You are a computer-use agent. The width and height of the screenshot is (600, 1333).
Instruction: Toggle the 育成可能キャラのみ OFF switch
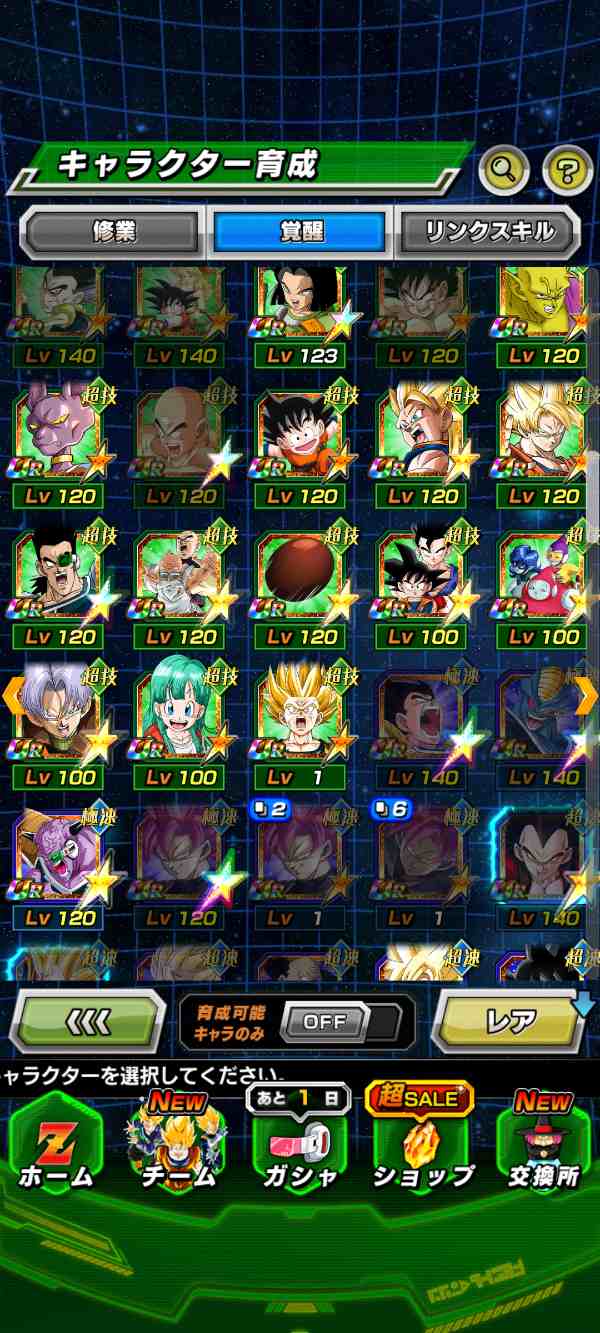[325, 1021]
